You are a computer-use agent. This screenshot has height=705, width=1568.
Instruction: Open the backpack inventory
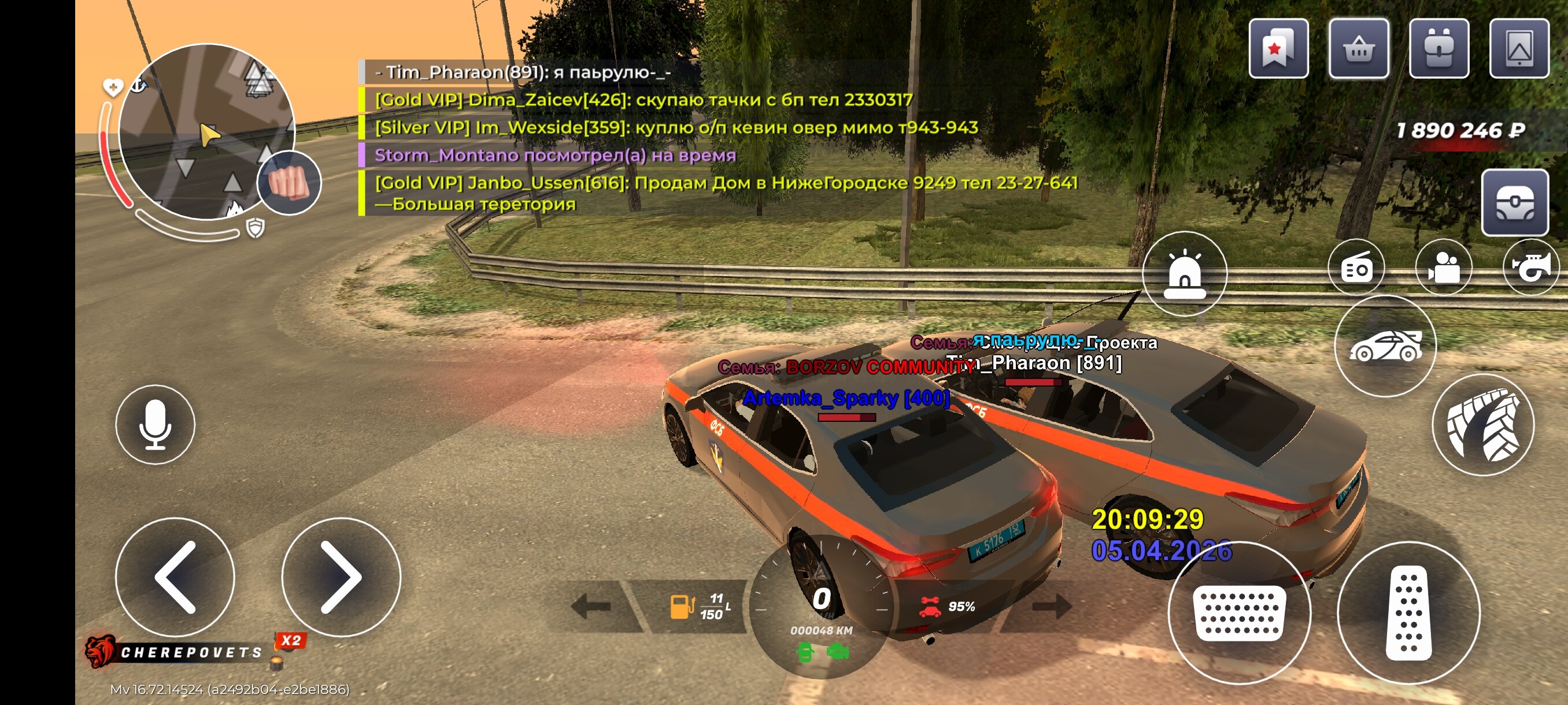click(x=1438, y=49)
